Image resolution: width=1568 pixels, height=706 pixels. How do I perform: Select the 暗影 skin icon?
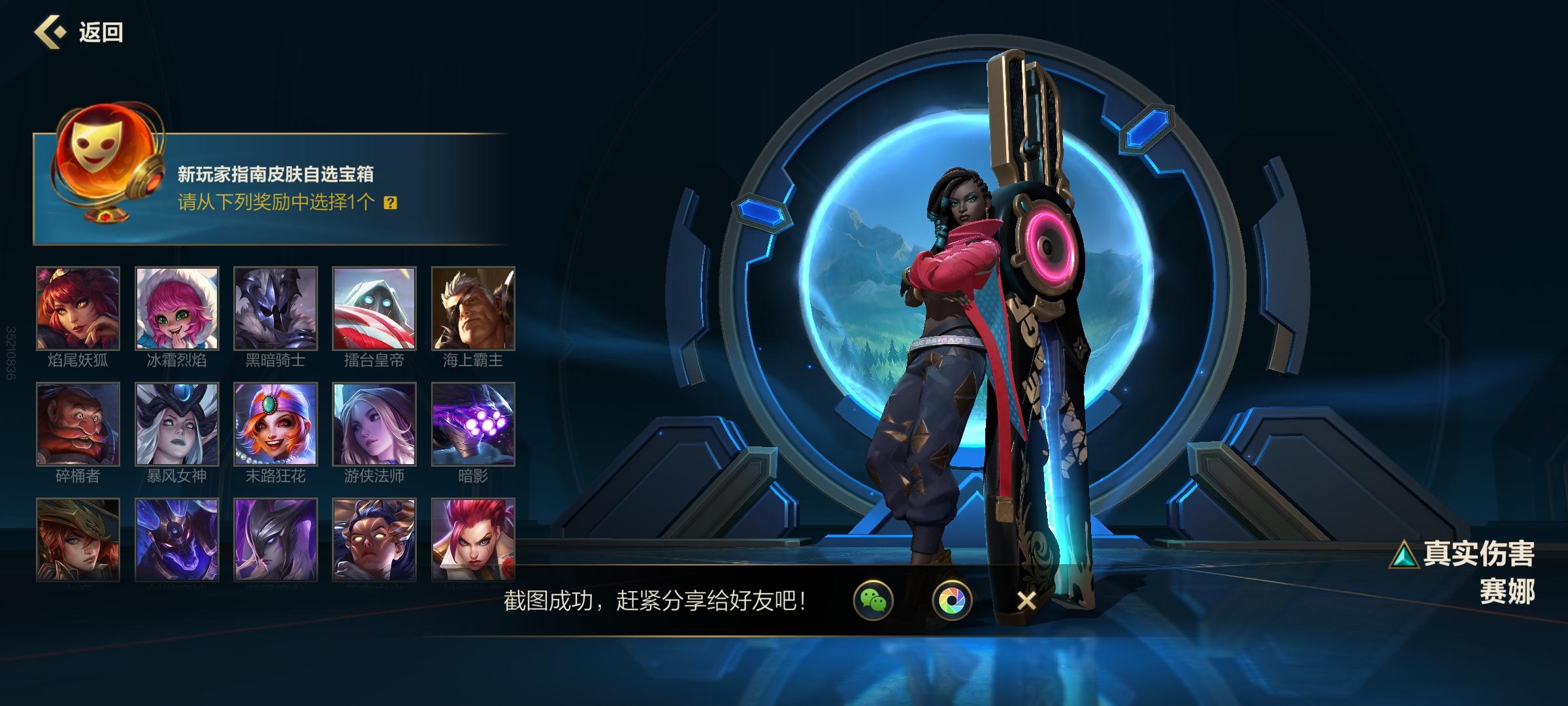pyautogui.click(x=472, y=424)
